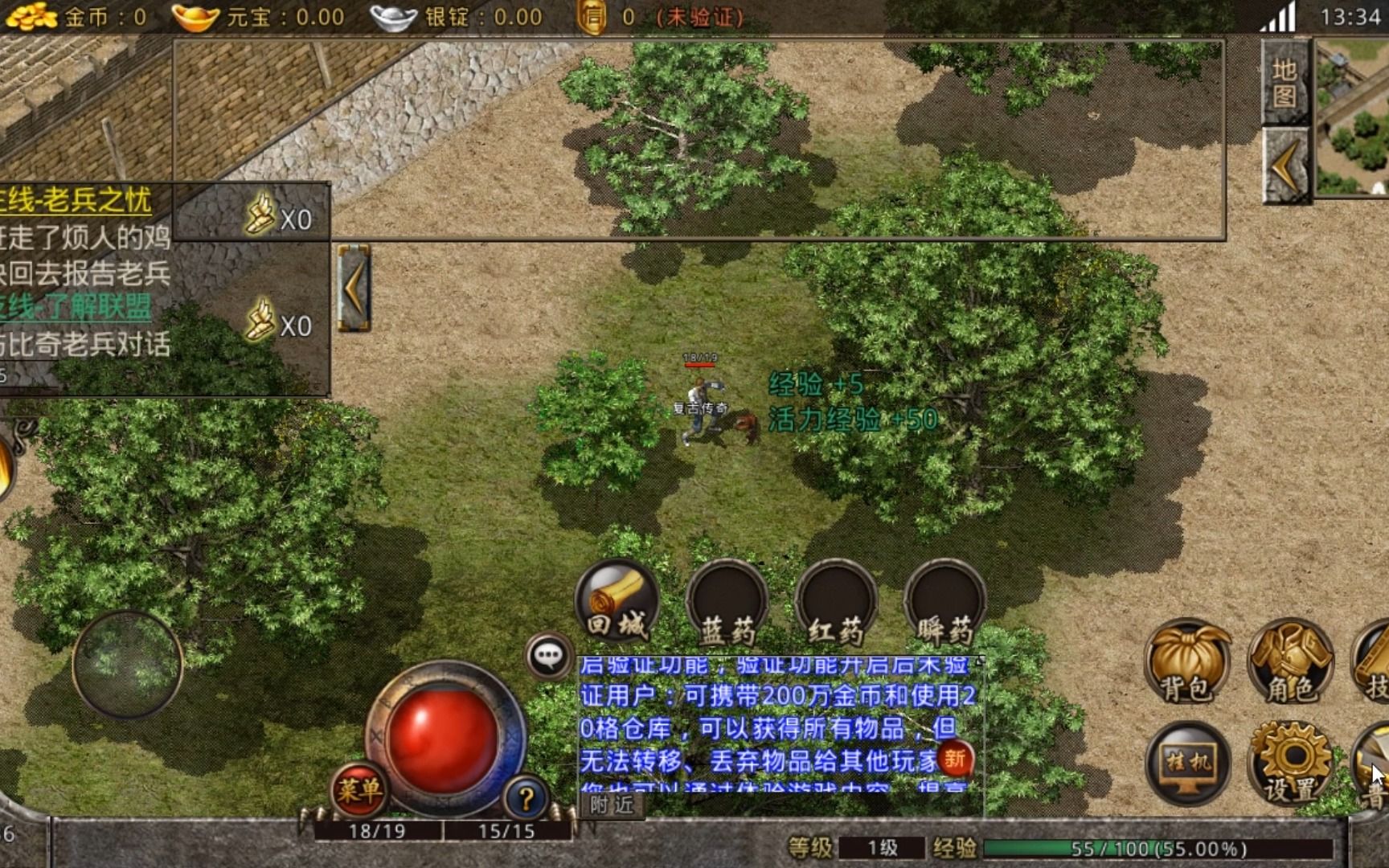
Task: Open the chat speech bubble
Action: pyautogui.click(x=549, y=656)
